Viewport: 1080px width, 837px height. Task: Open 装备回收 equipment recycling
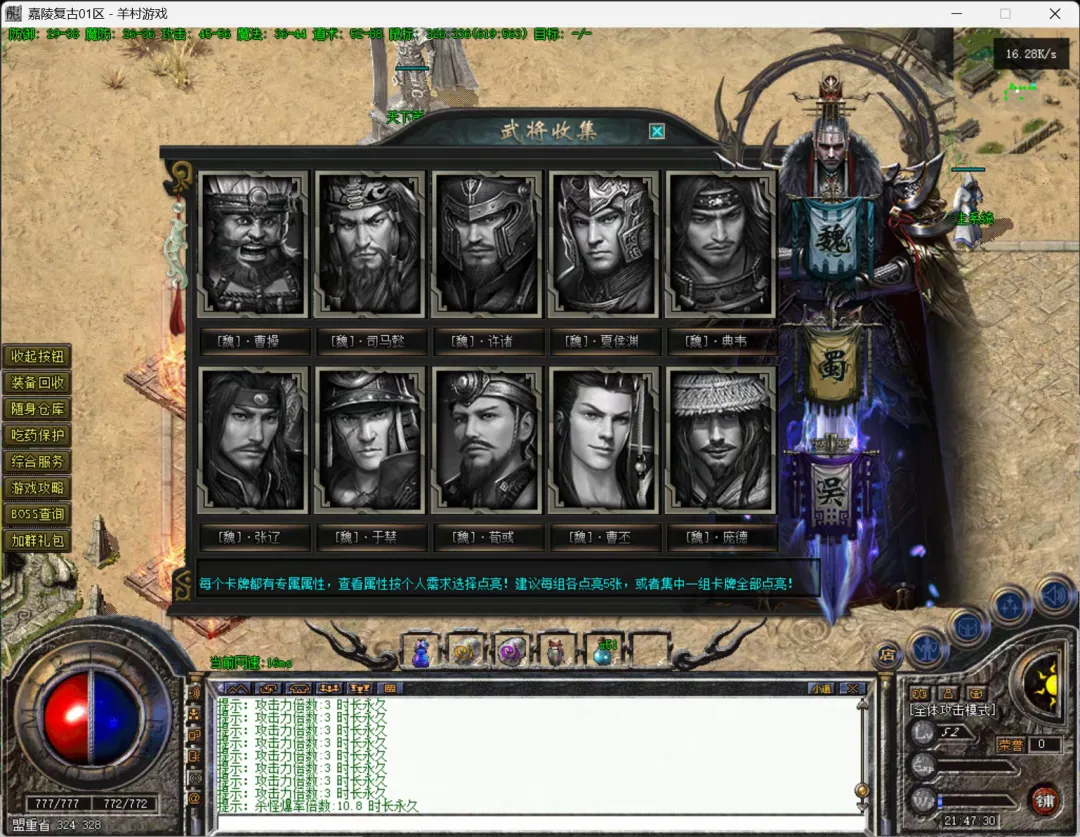click(37, 383)
